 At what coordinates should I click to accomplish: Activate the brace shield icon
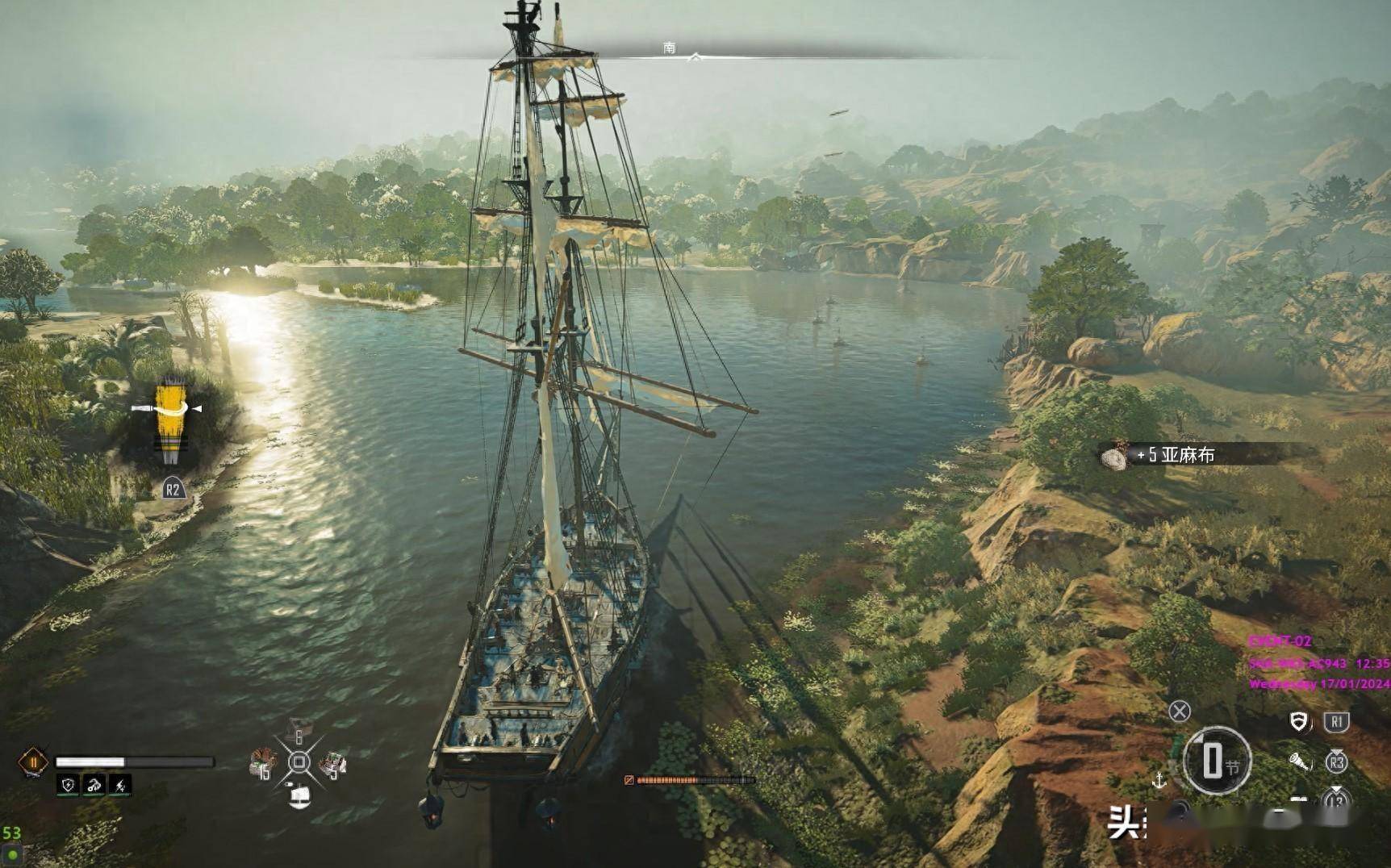pyautogui.click(x=1298, y=722)
